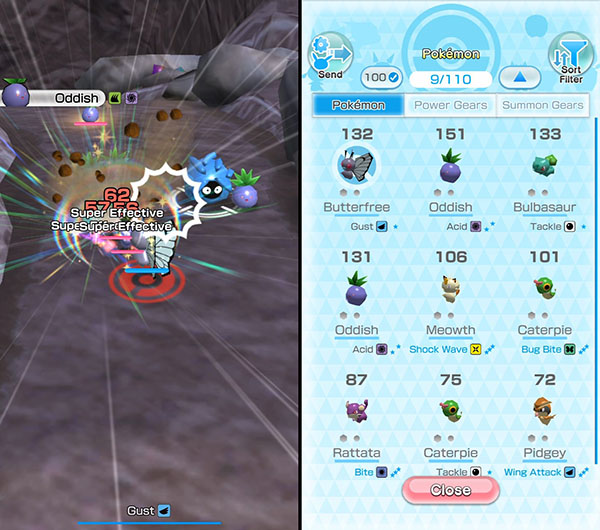Select the Pokémon tab

358,105
